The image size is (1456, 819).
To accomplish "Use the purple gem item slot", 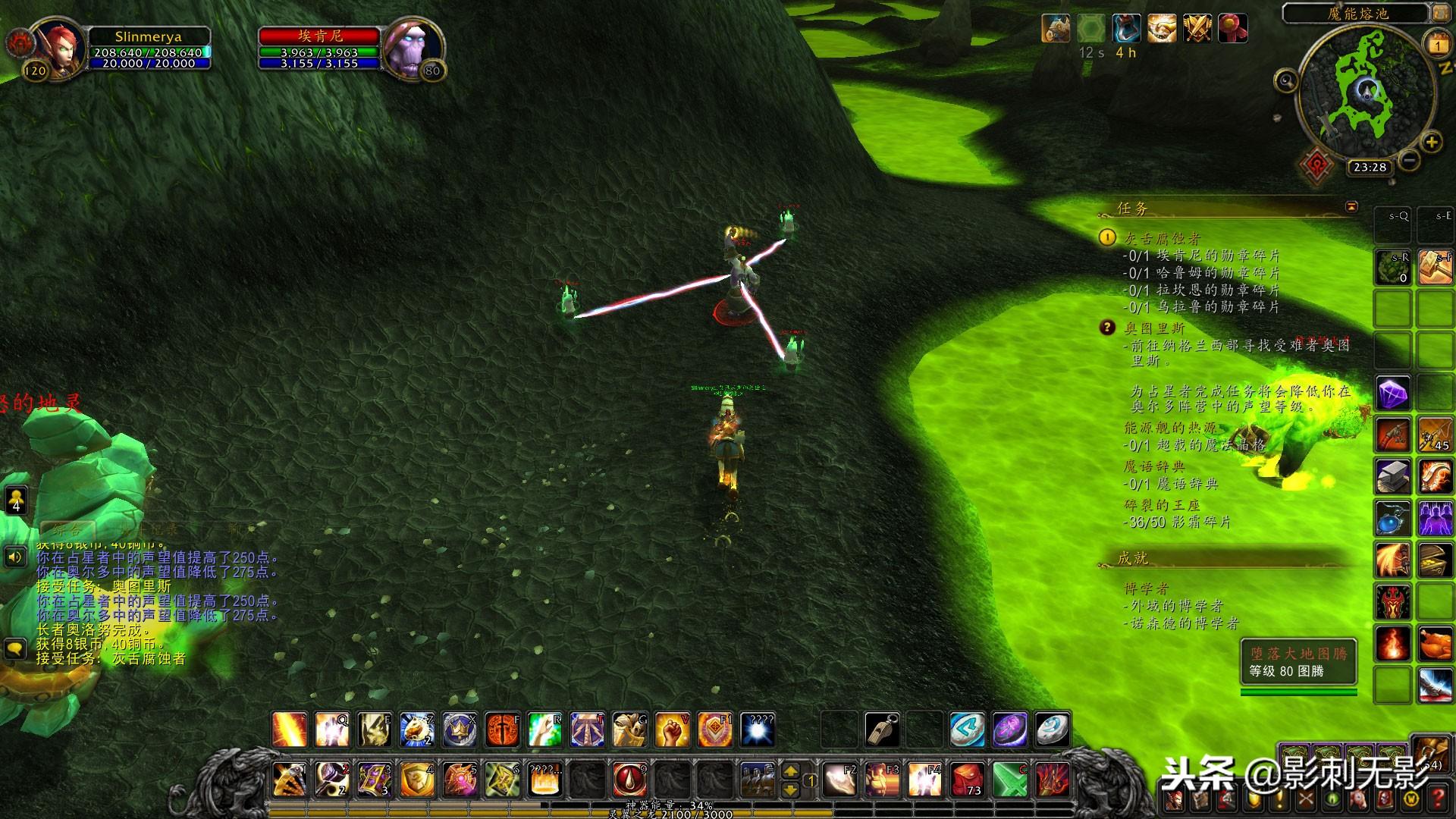I will (x=1392, y=394).
